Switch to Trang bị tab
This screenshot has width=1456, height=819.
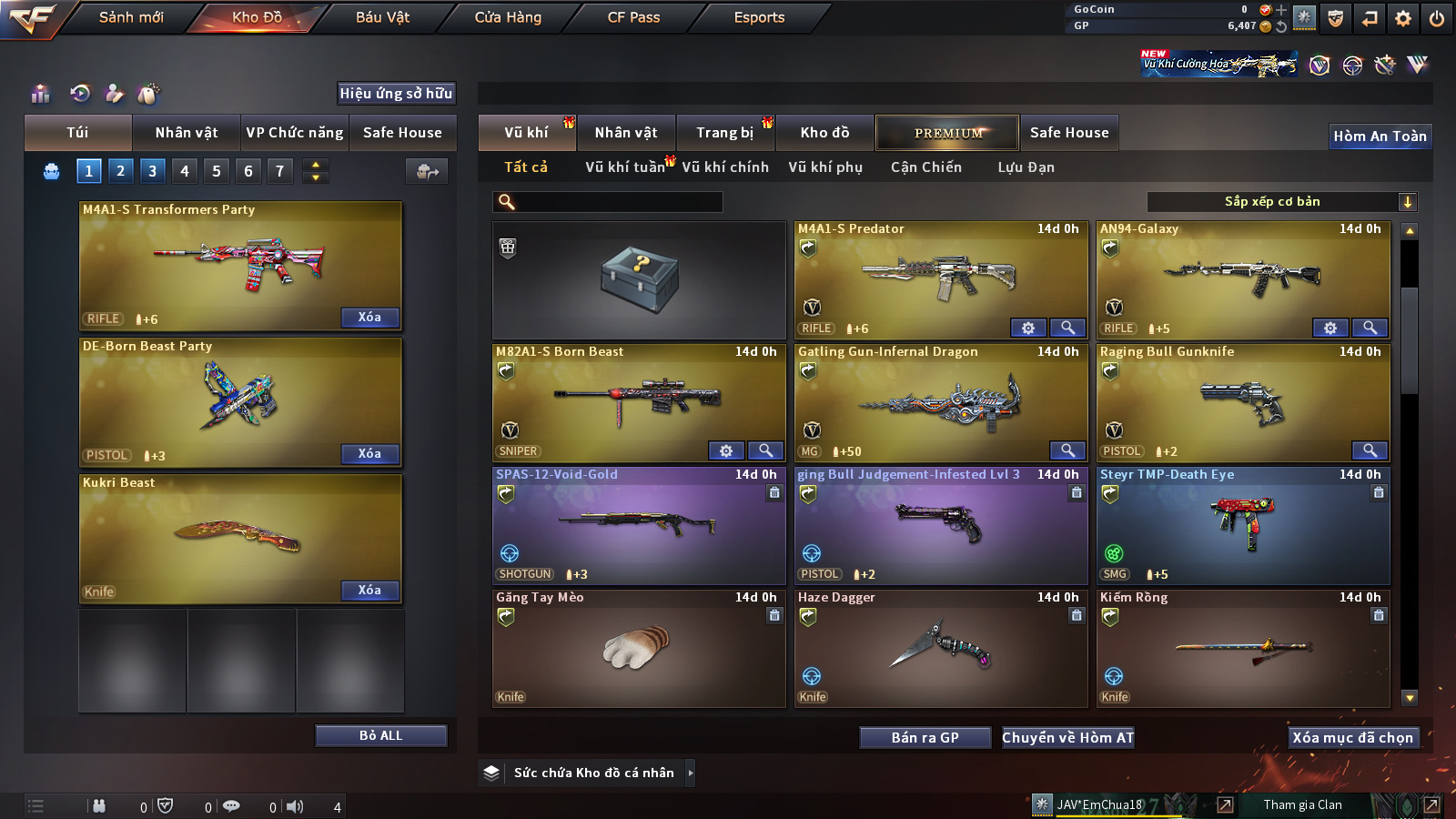[724, 133]
